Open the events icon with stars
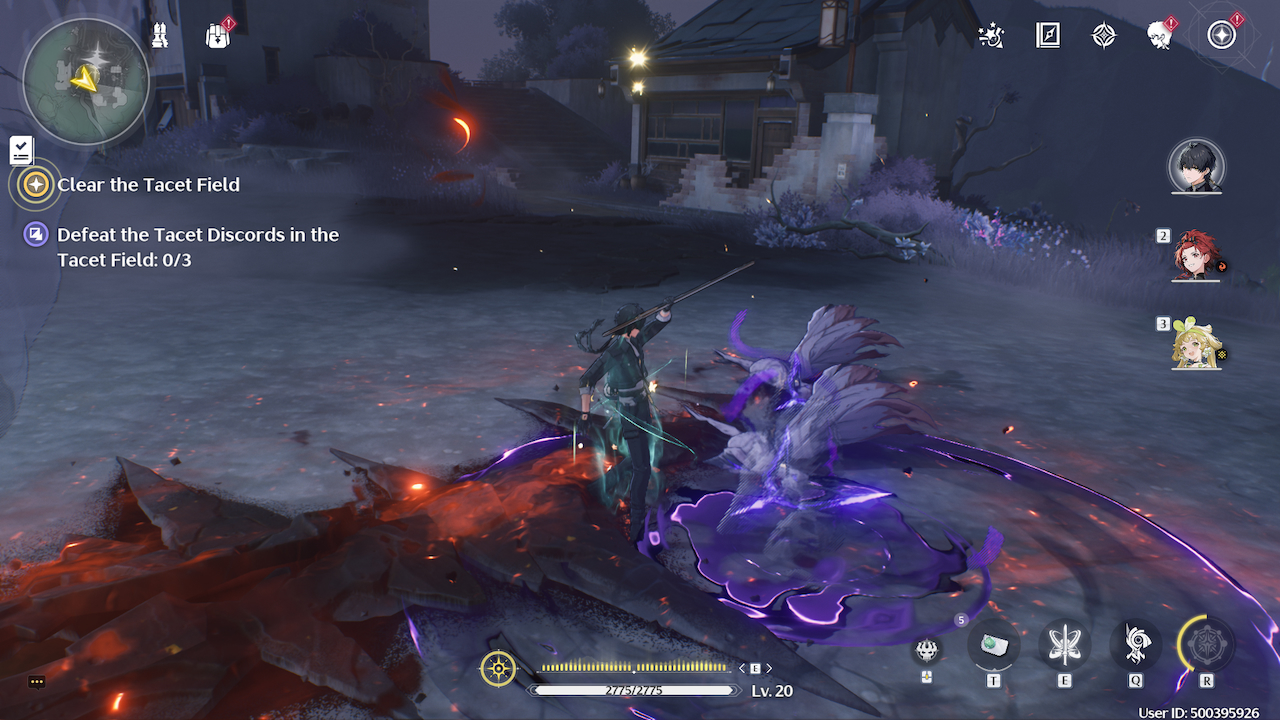This screenshot has width=1280, height=720. point(991,36)
